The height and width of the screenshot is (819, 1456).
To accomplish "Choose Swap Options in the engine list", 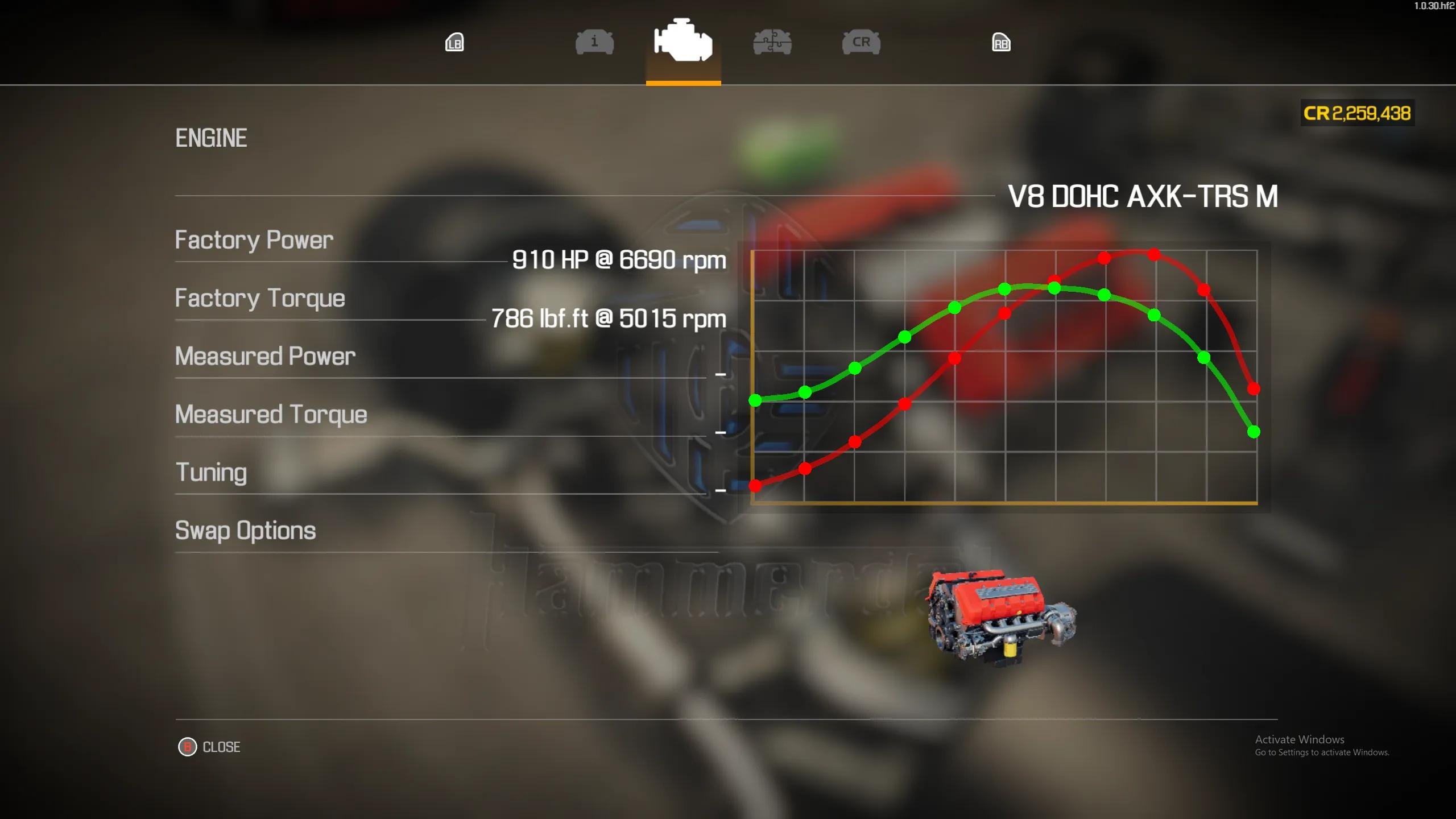I will pos(245,531).
